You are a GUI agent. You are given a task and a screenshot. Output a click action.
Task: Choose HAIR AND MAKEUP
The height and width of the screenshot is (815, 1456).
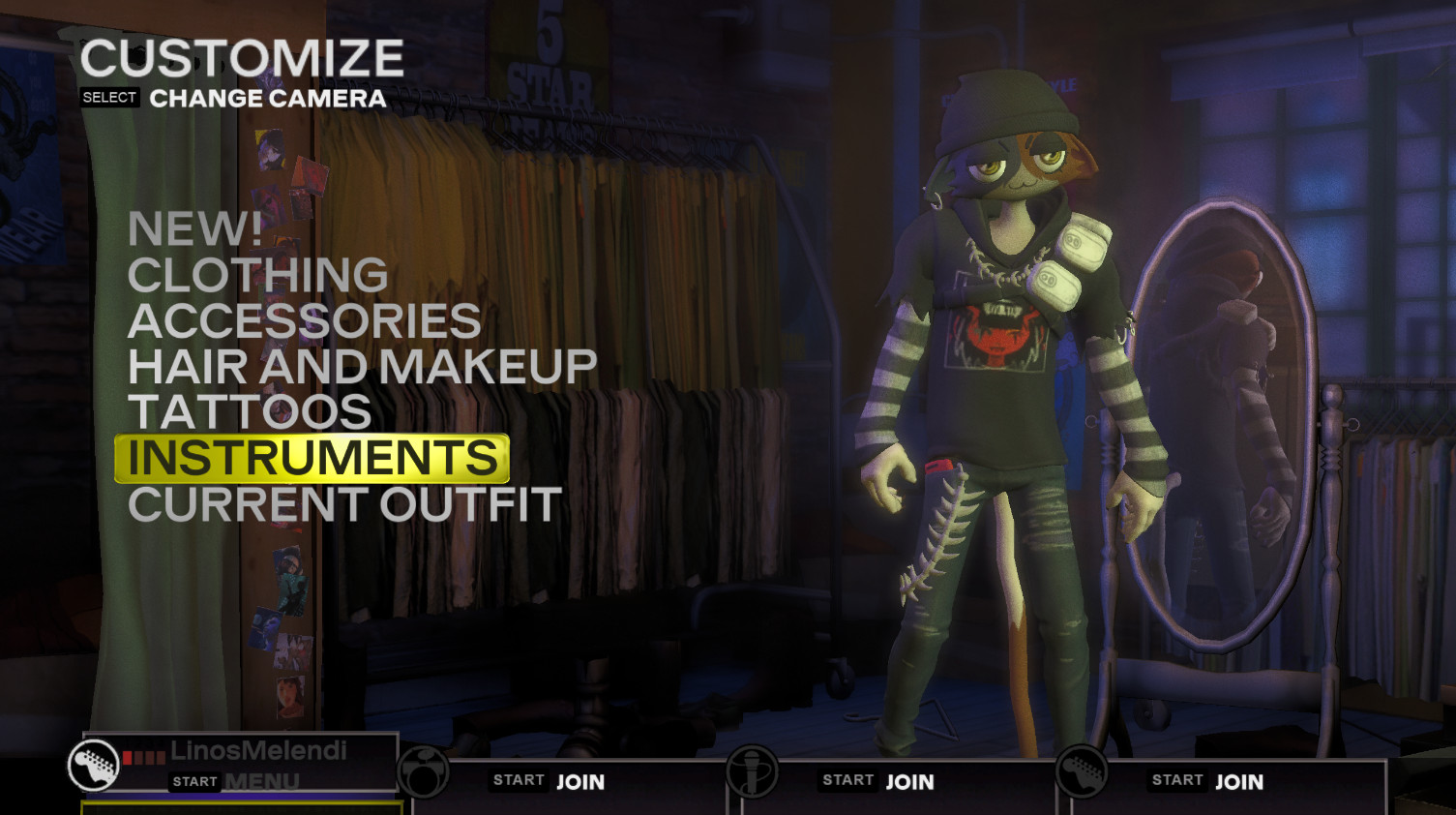[x=362, y=366]
